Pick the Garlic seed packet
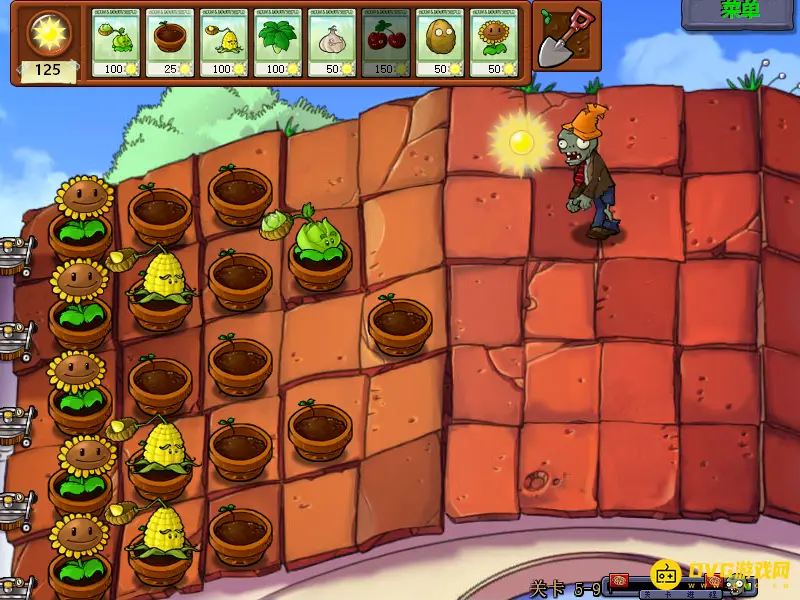The height and width of the screenshot is (600, 800). tap(332, 43)
